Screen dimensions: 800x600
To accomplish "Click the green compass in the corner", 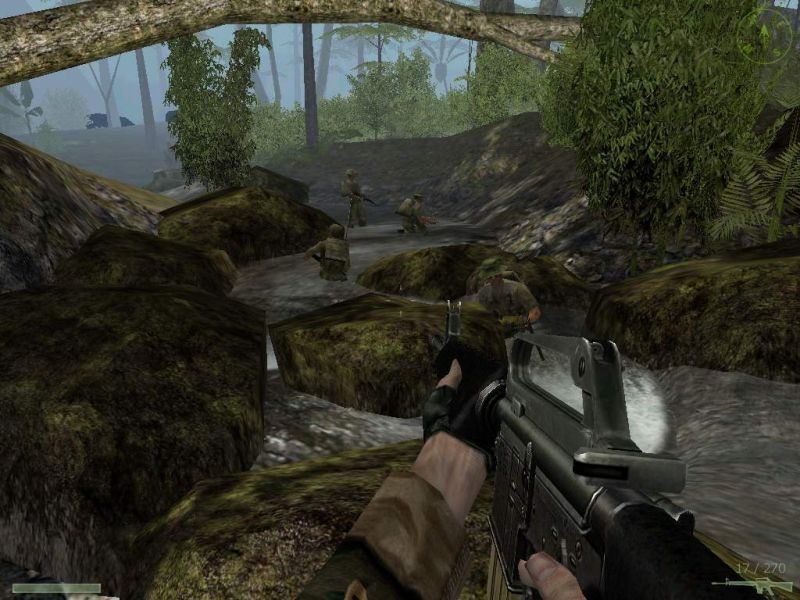I will [x=764, y=37].
